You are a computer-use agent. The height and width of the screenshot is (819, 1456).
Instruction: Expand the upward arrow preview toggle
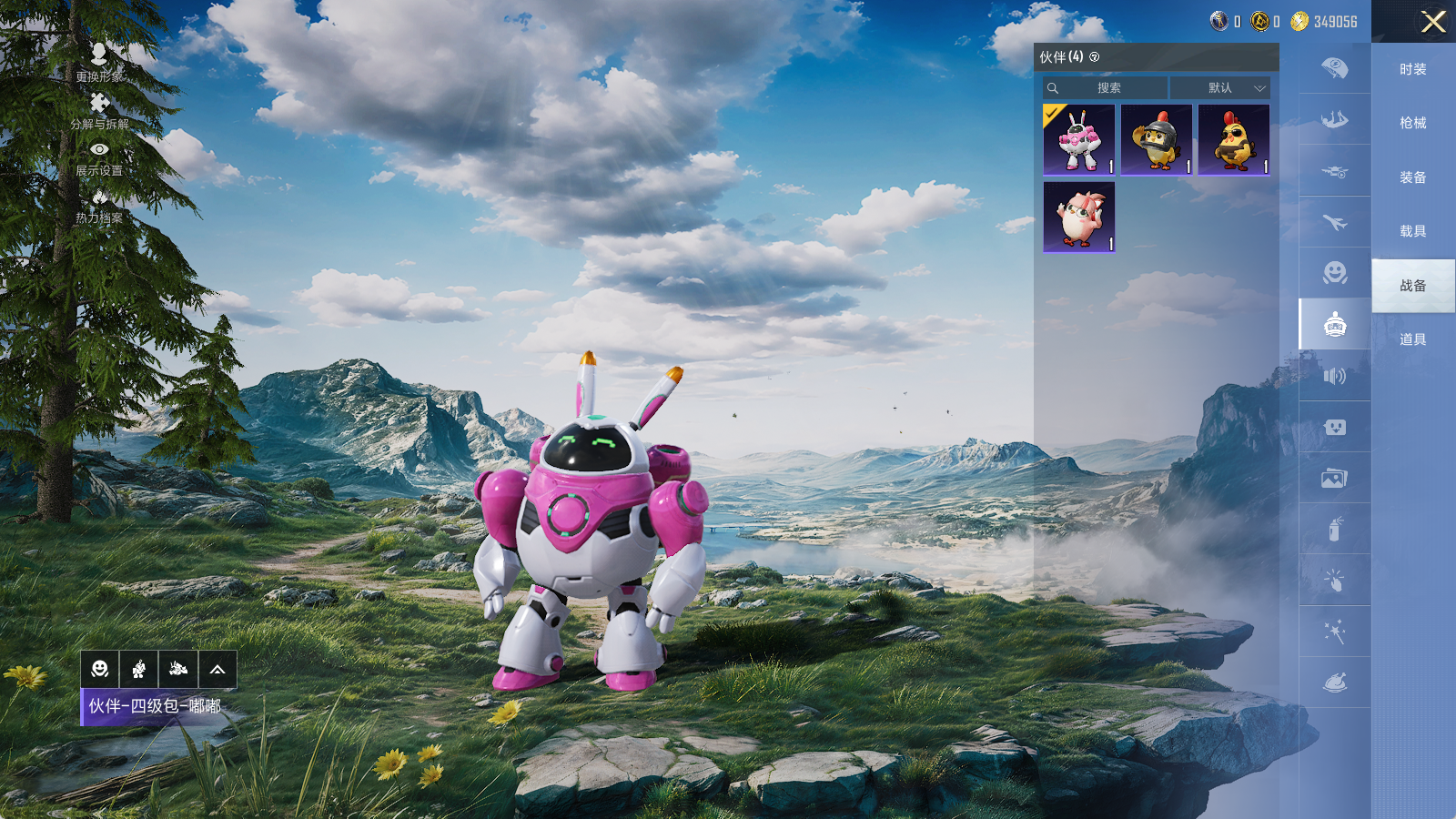tap(217, 670)
